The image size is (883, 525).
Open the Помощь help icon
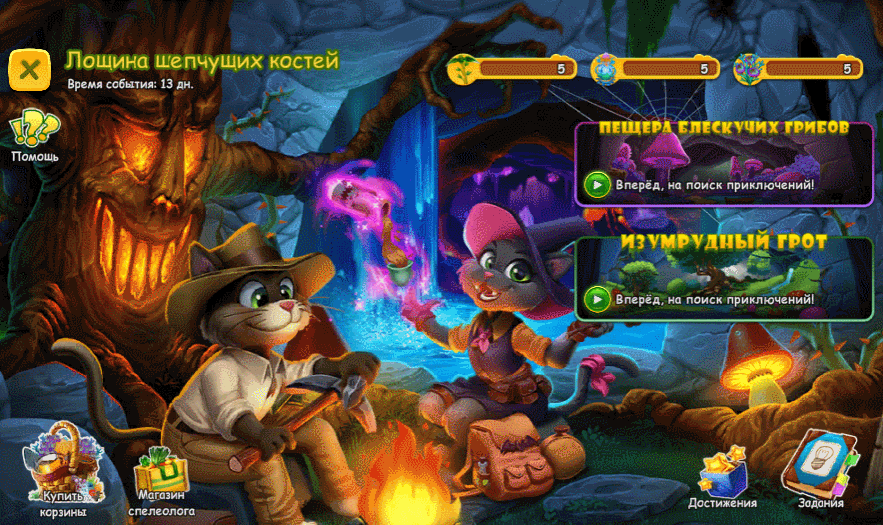(x=35, y=133)
